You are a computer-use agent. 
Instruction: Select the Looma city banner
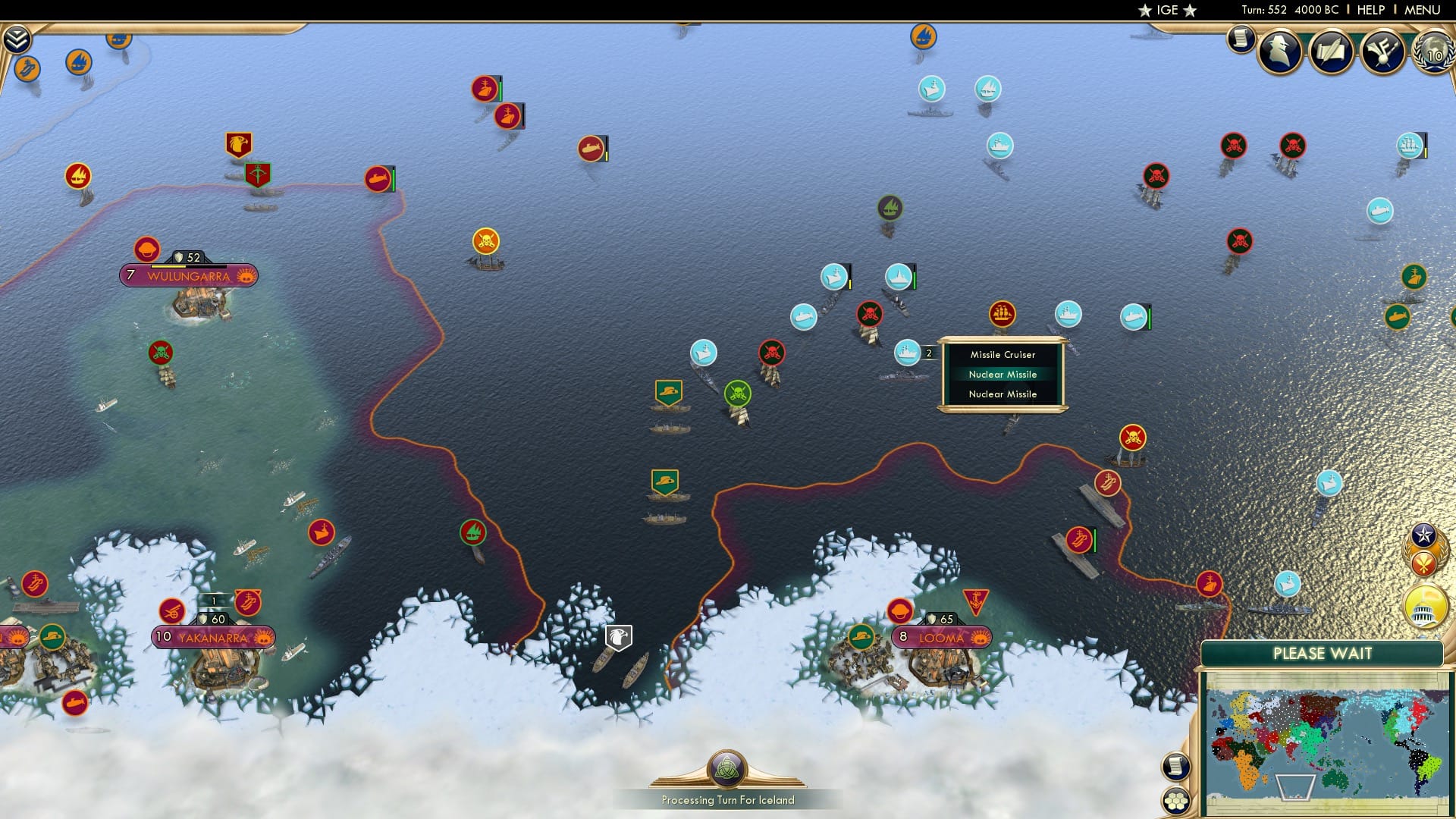940,638
